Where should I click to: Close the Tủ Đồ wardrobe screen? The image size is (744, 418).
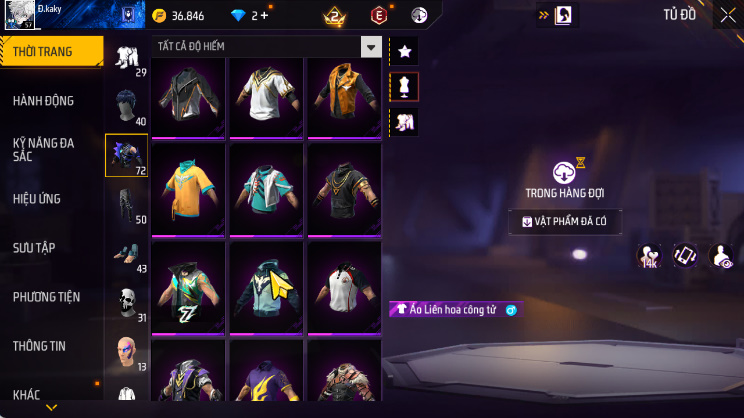727,15
